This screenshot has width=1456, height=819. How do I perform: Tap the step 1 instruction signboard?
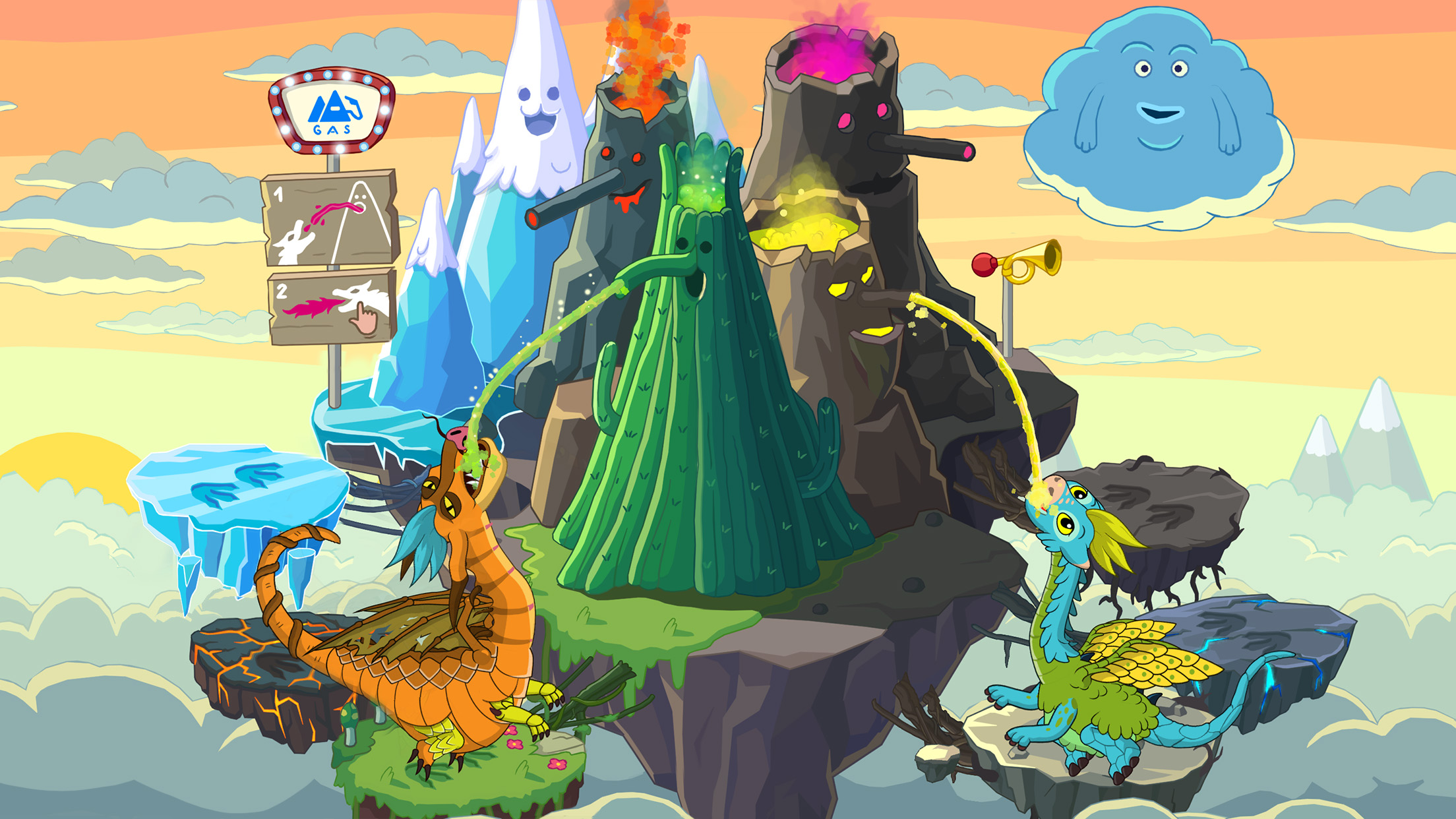point(330,218)
